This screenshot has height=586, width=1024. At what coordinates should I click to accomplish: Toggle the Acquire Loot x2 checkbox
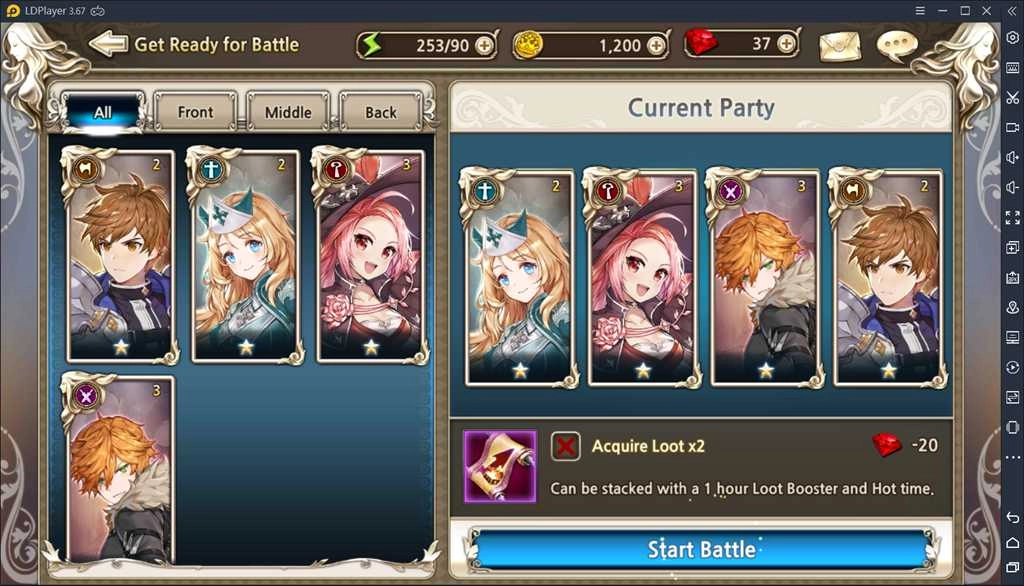(566, 446)
